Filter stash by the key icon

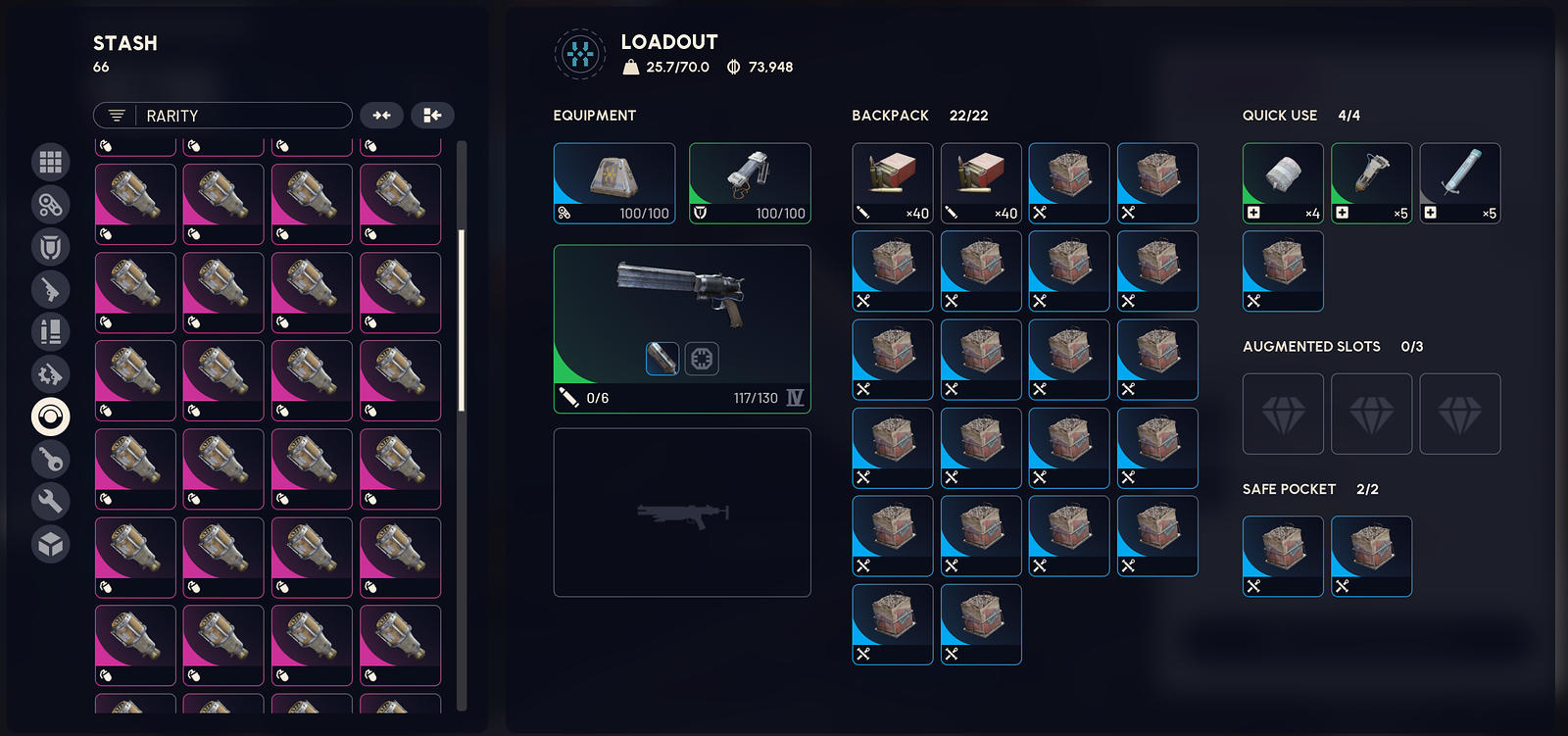pos(51,459)
